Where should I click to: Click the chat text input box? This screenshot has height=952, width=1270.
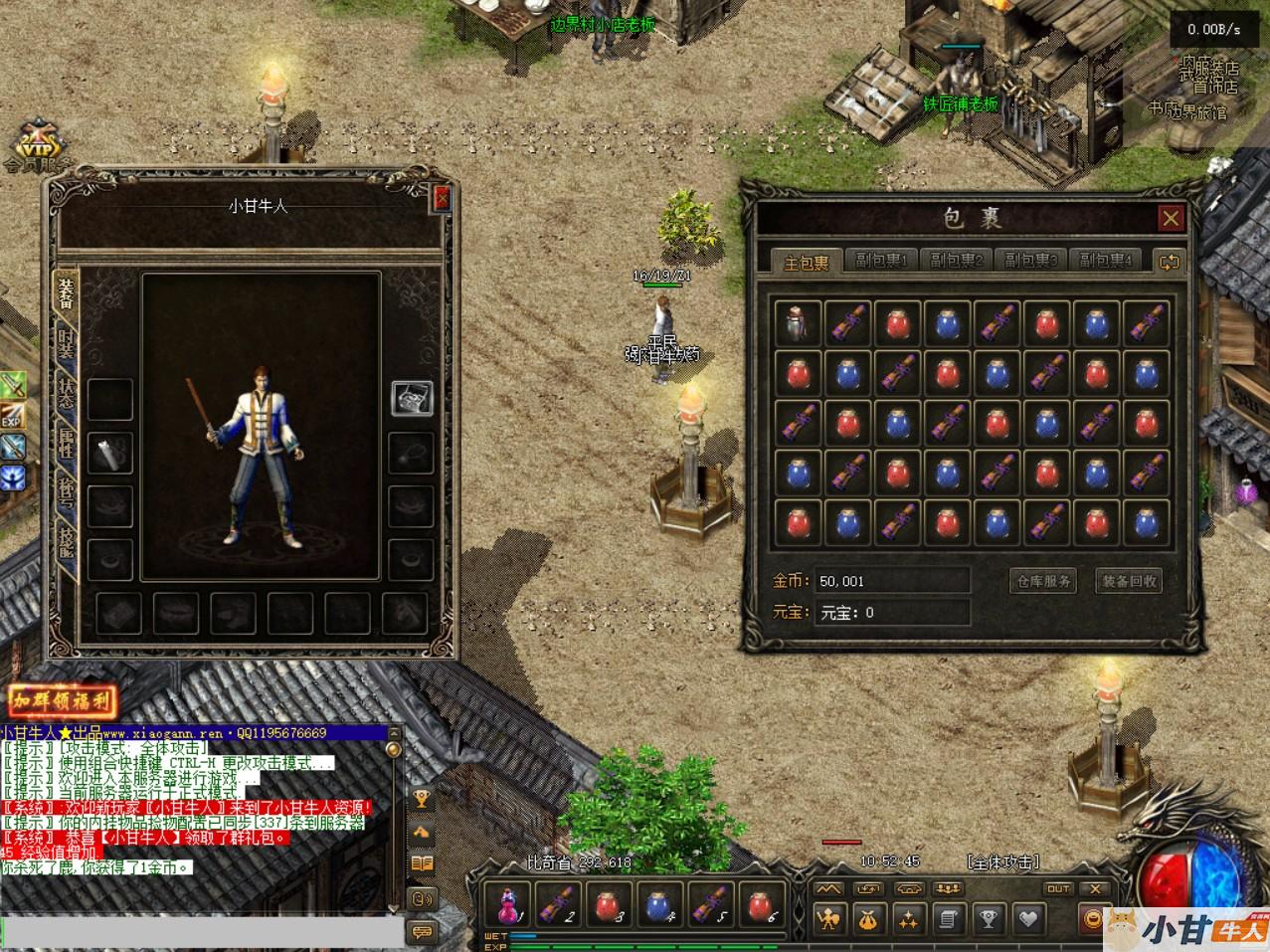(199, 933)
